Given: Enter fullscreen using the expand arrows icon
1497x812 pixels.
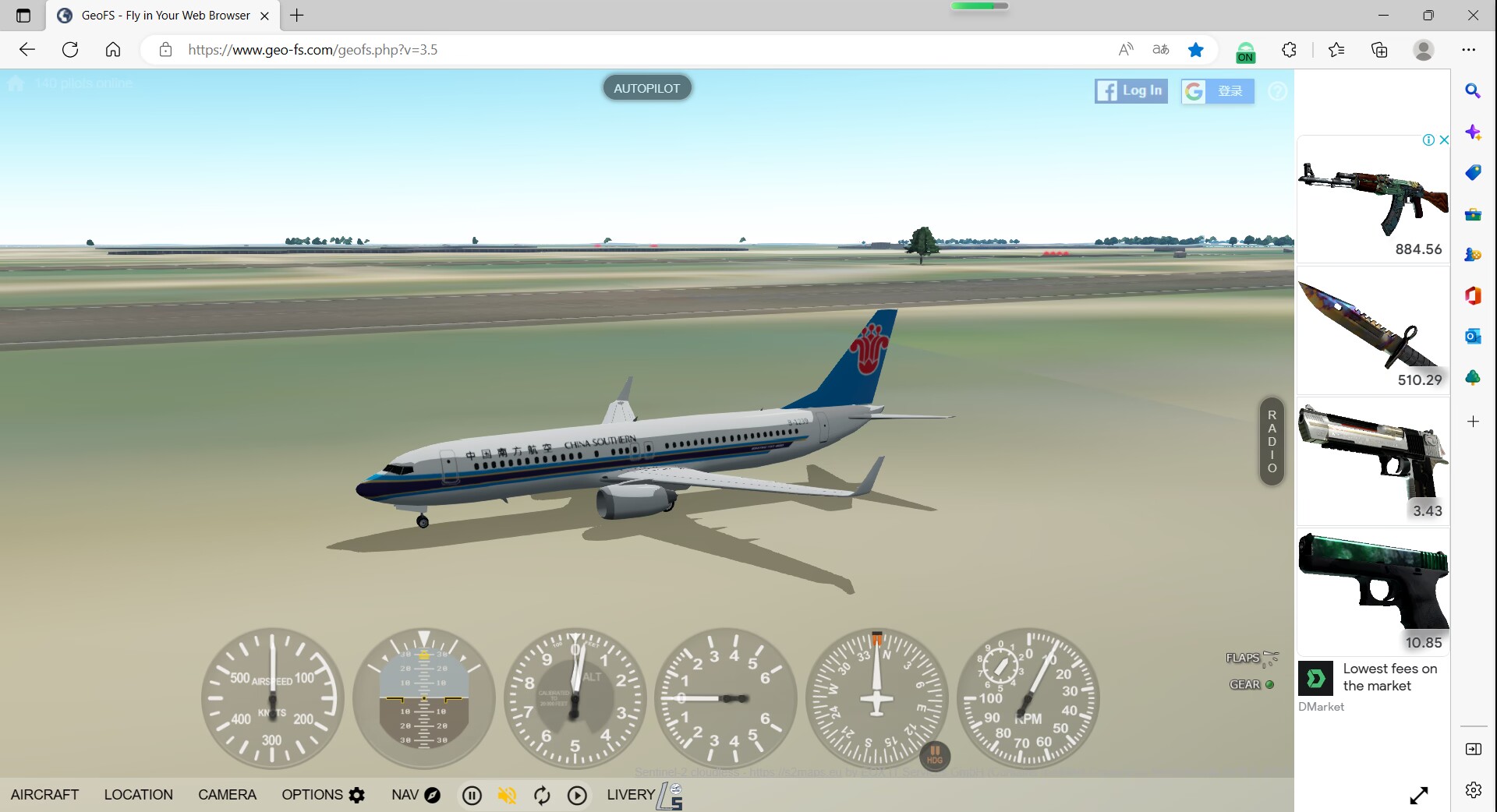Looking at the screenshot, I should [1418, 796].
